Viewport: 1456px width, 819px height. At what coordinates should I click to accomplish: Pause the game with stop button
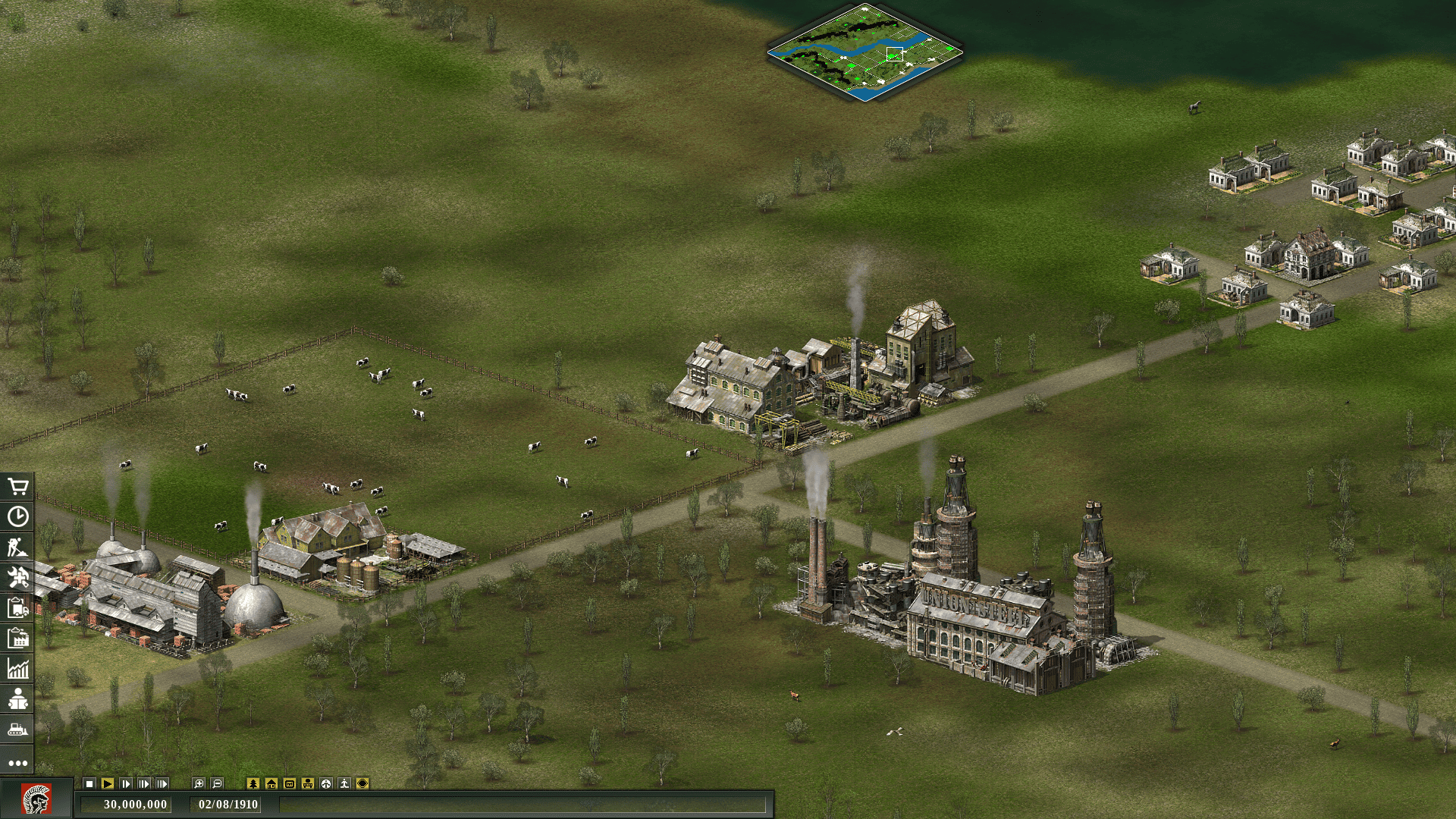[x=89, y=783]
